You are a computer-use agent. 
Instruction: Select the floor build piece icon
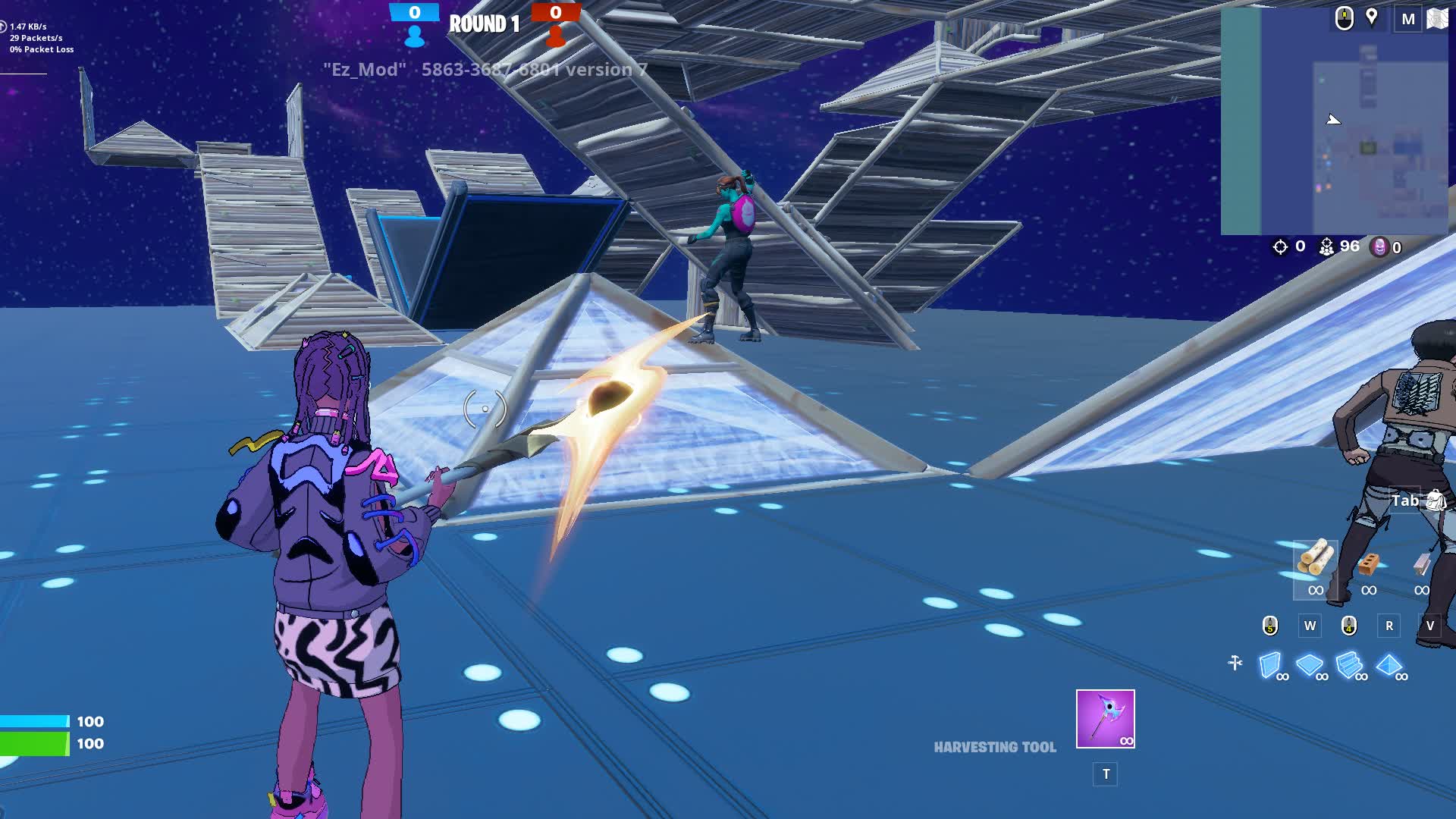1309,664
